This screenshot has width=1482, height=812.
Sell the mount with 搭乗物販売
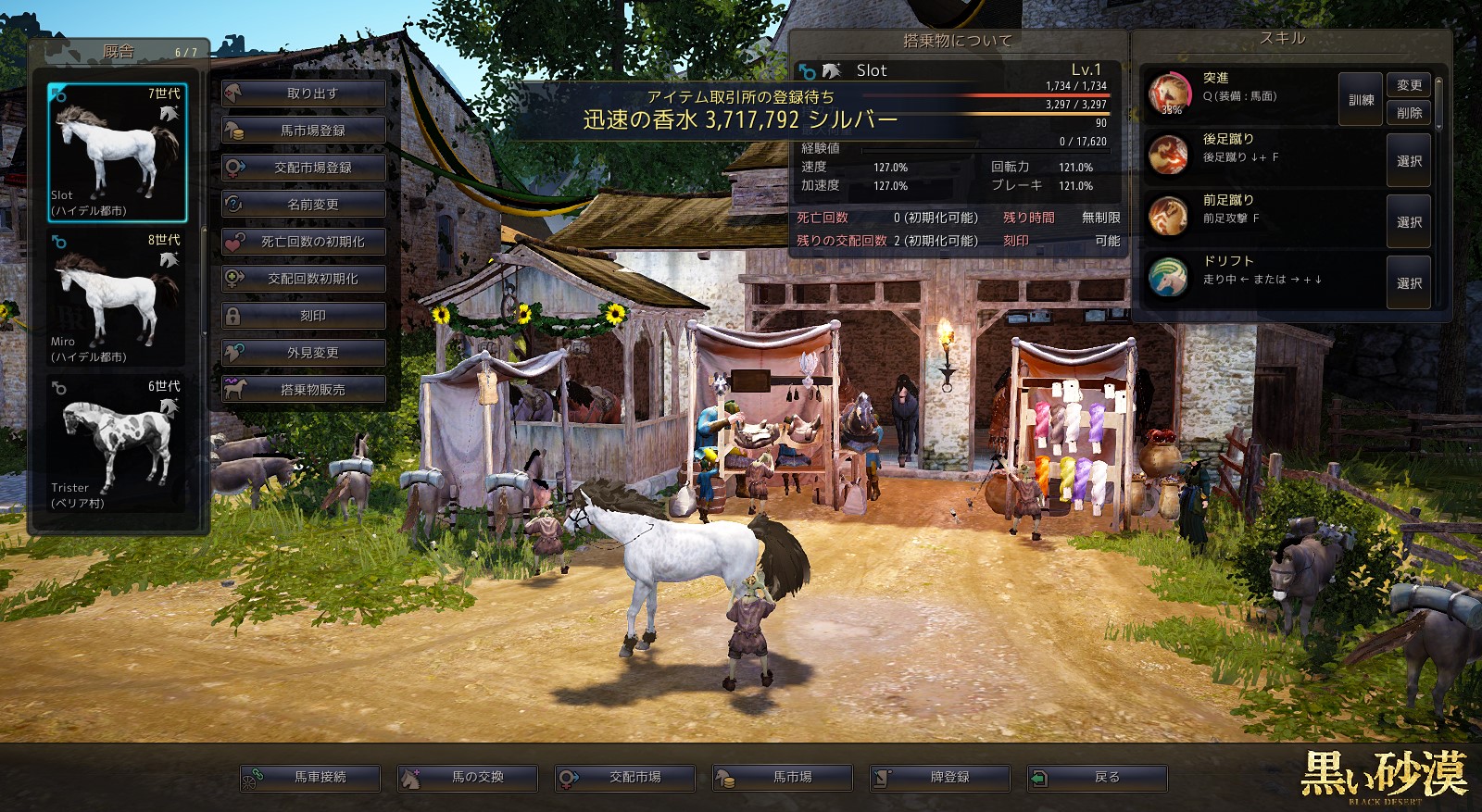pyautogui.click(x=304, y=390)
